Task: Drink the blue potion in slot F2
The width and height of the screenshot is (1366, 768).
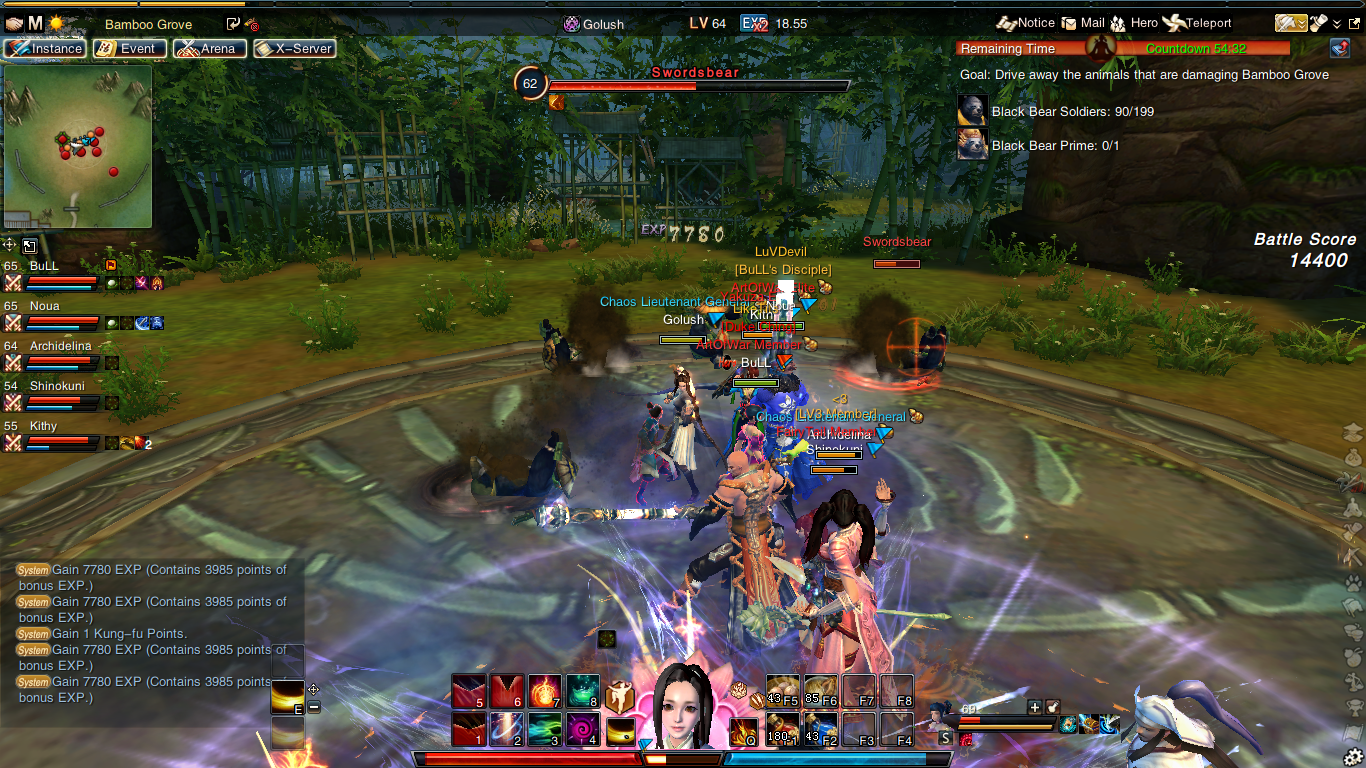Action: 821,729
